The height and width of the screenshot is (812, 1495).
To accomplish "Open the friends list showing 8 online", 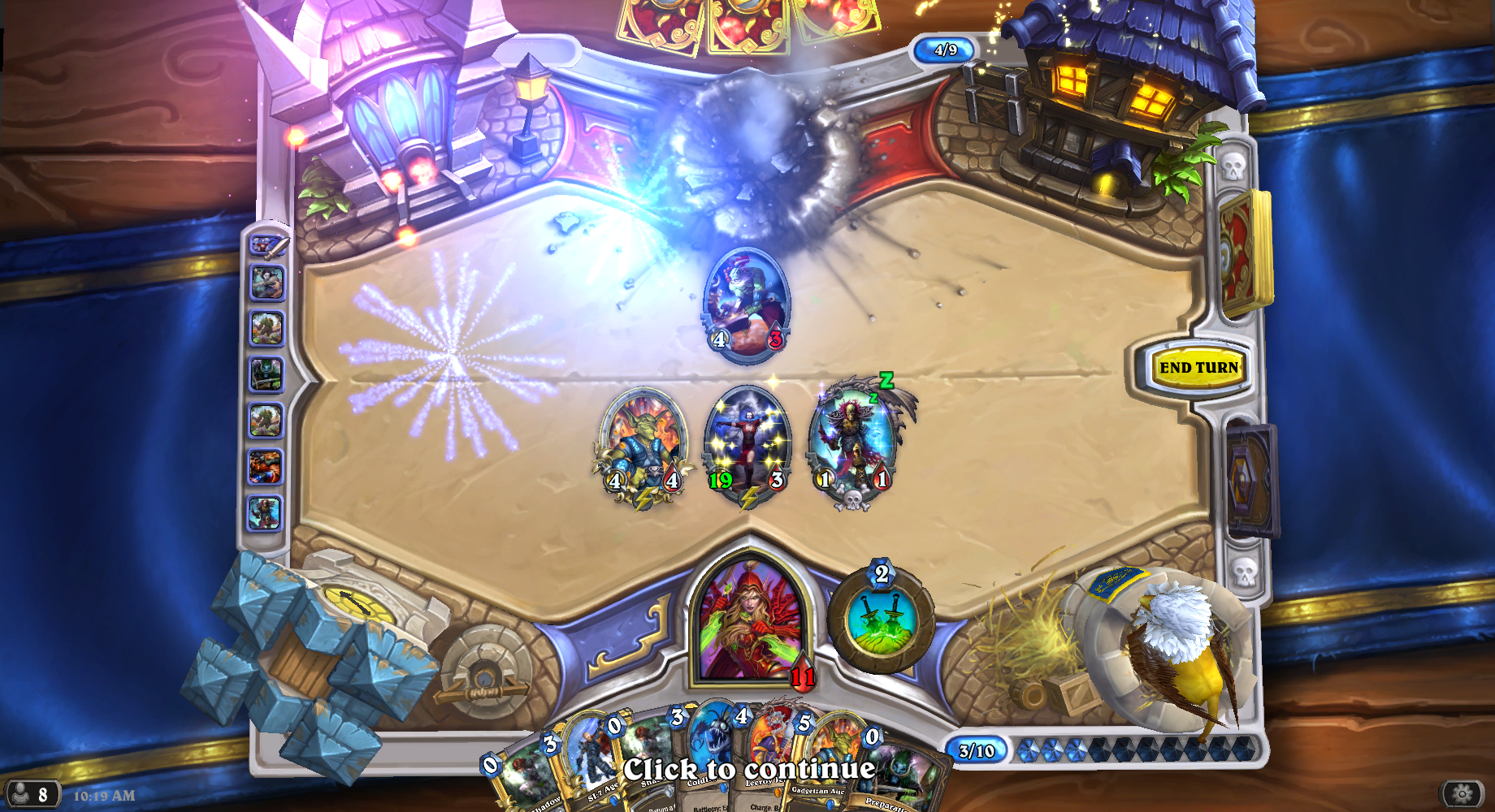I will coord(31,794).
